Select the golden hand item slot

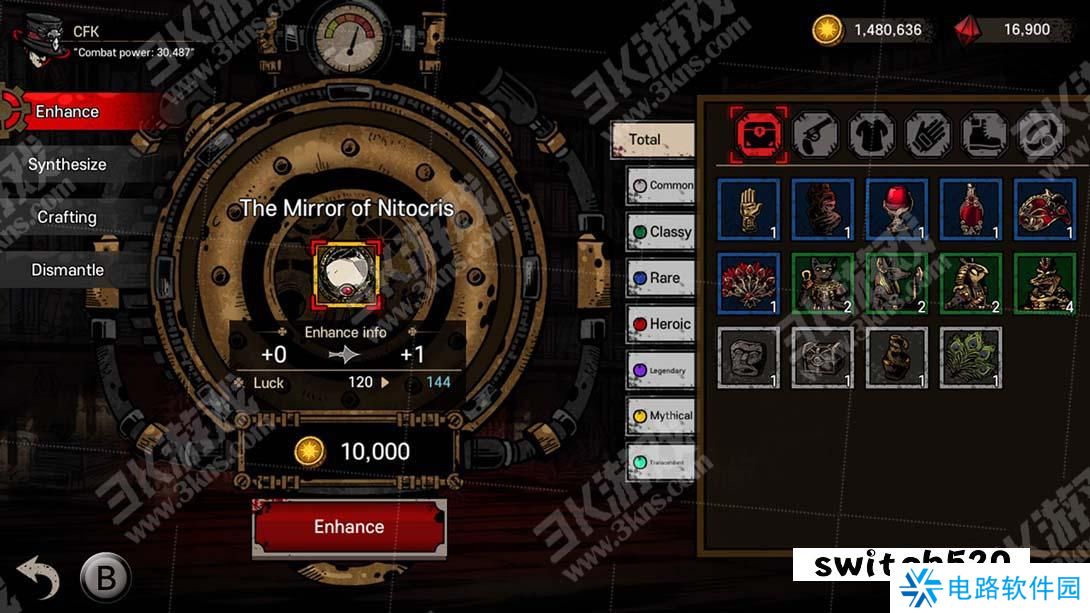pos(749,209)
